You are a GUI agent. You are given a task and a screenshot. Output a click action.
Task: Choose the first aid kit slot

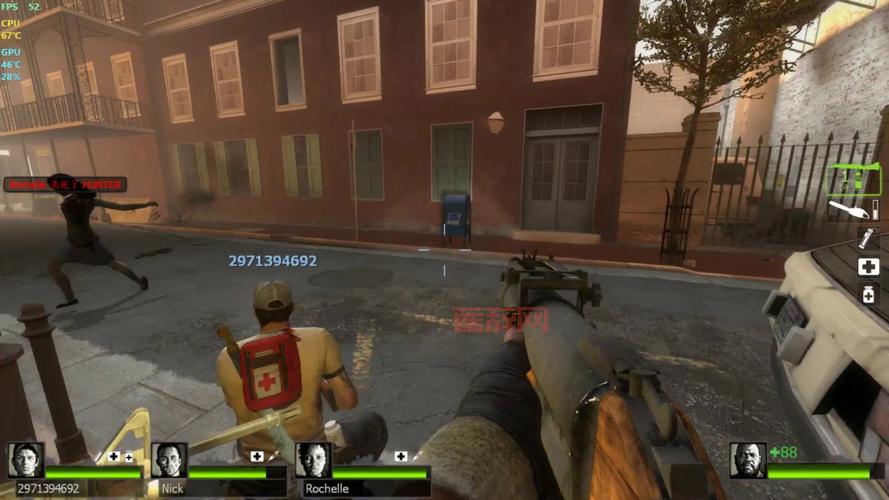868,266
